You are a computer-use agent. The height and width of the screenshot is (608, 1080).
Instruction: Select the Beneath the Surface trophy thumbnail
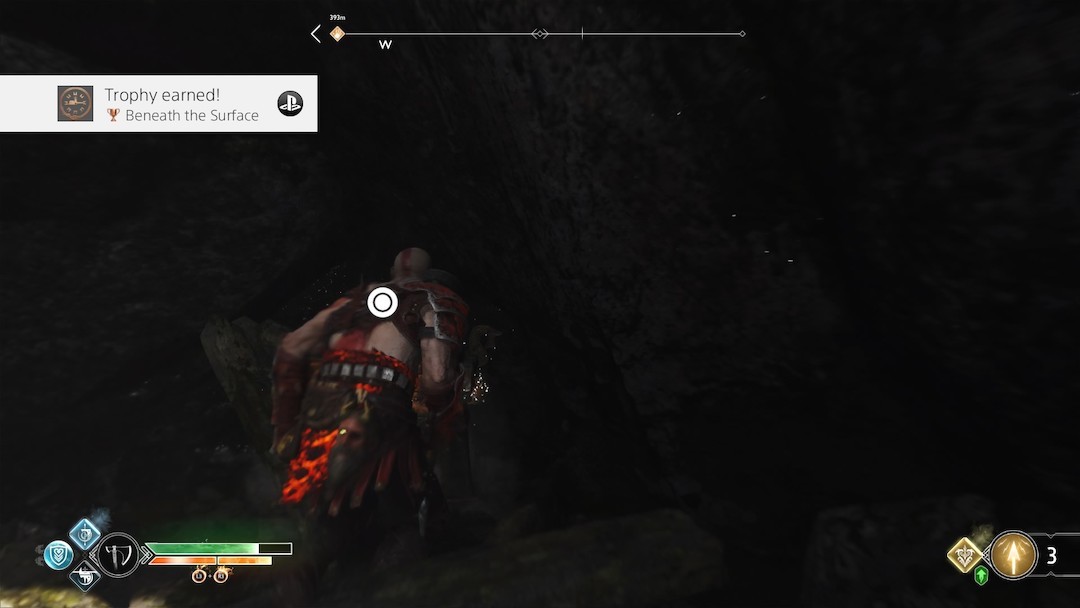tap(75, 104)
